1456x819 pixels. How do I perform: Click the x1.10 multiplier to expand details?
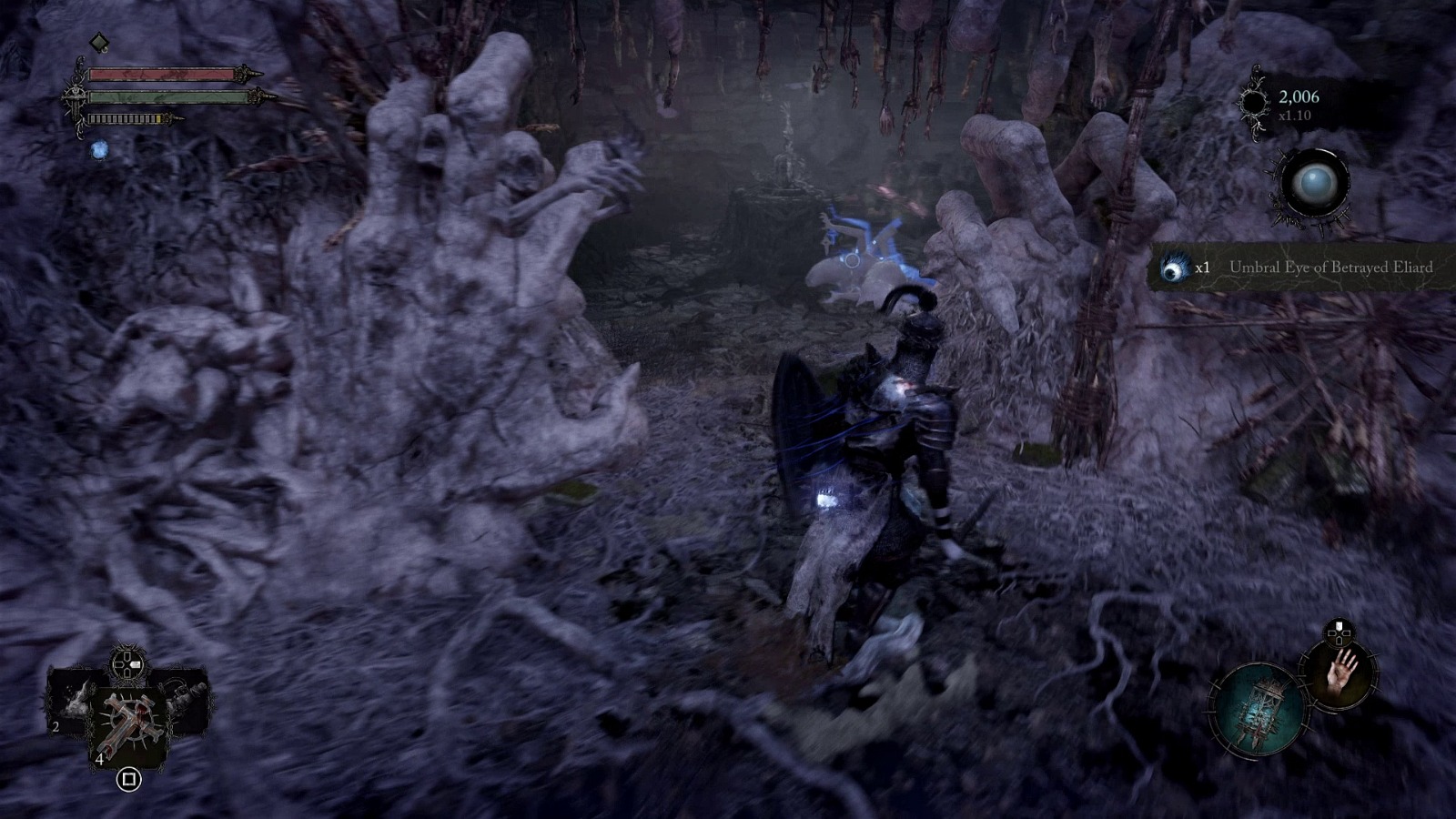1293,116
